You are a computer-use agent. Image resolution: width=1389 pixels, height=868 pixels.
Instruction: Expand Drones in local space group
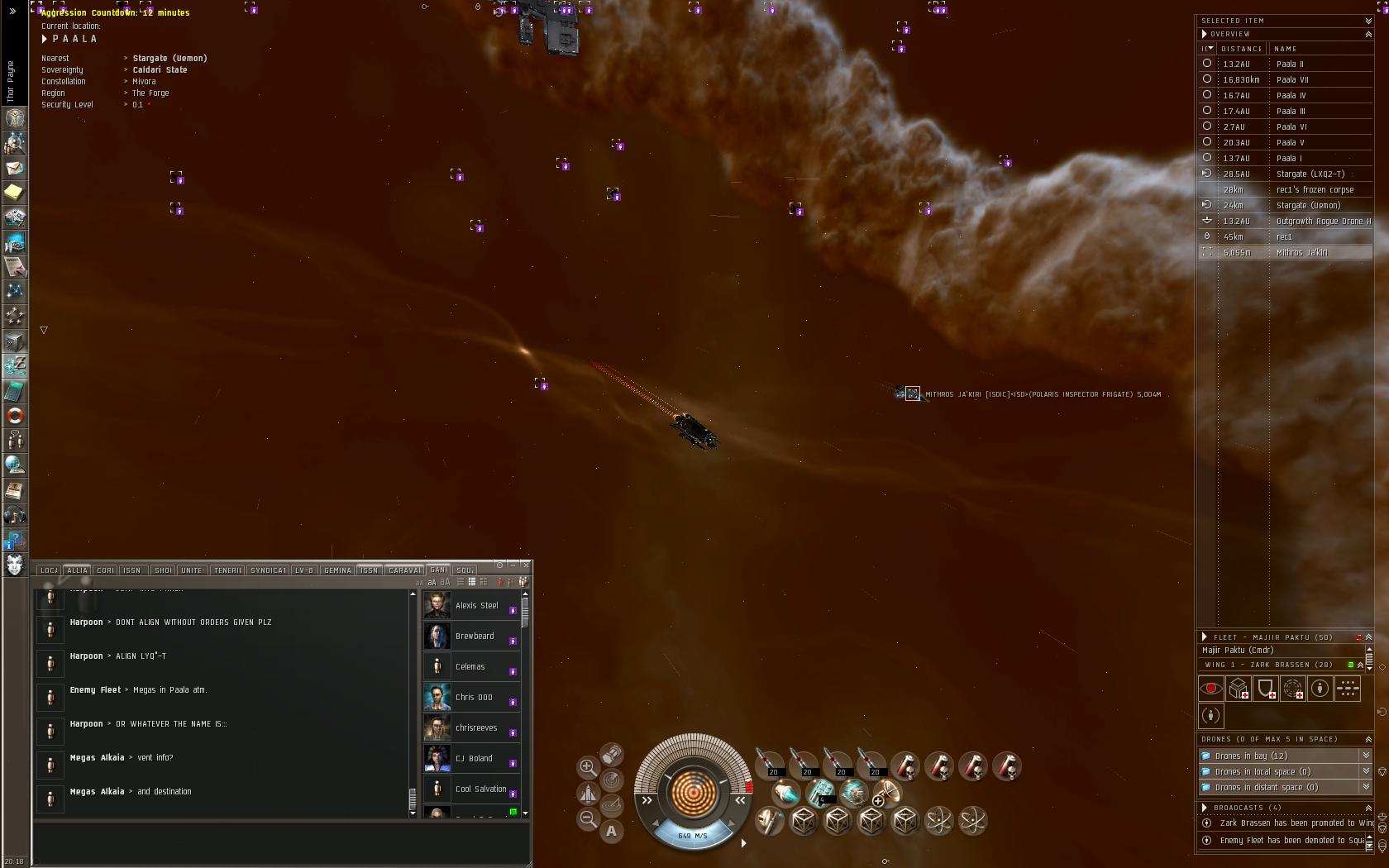[x=1366, y=771]
